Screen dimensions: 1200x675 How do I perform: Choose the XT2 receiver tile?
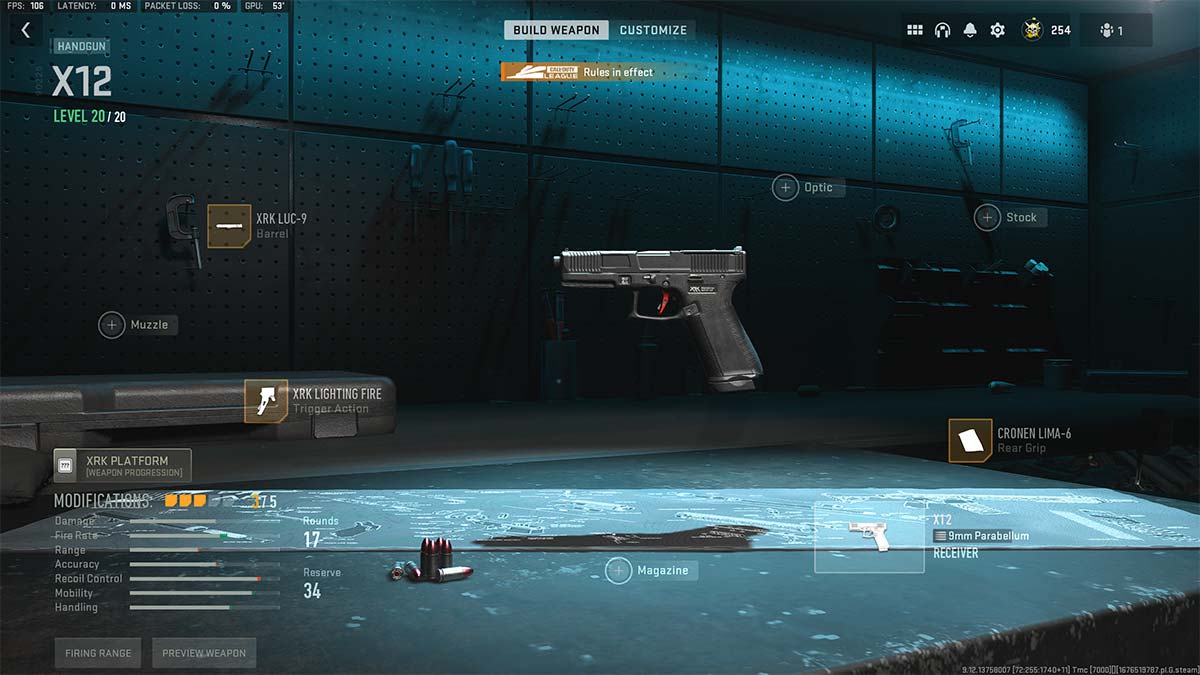(869, 537)
